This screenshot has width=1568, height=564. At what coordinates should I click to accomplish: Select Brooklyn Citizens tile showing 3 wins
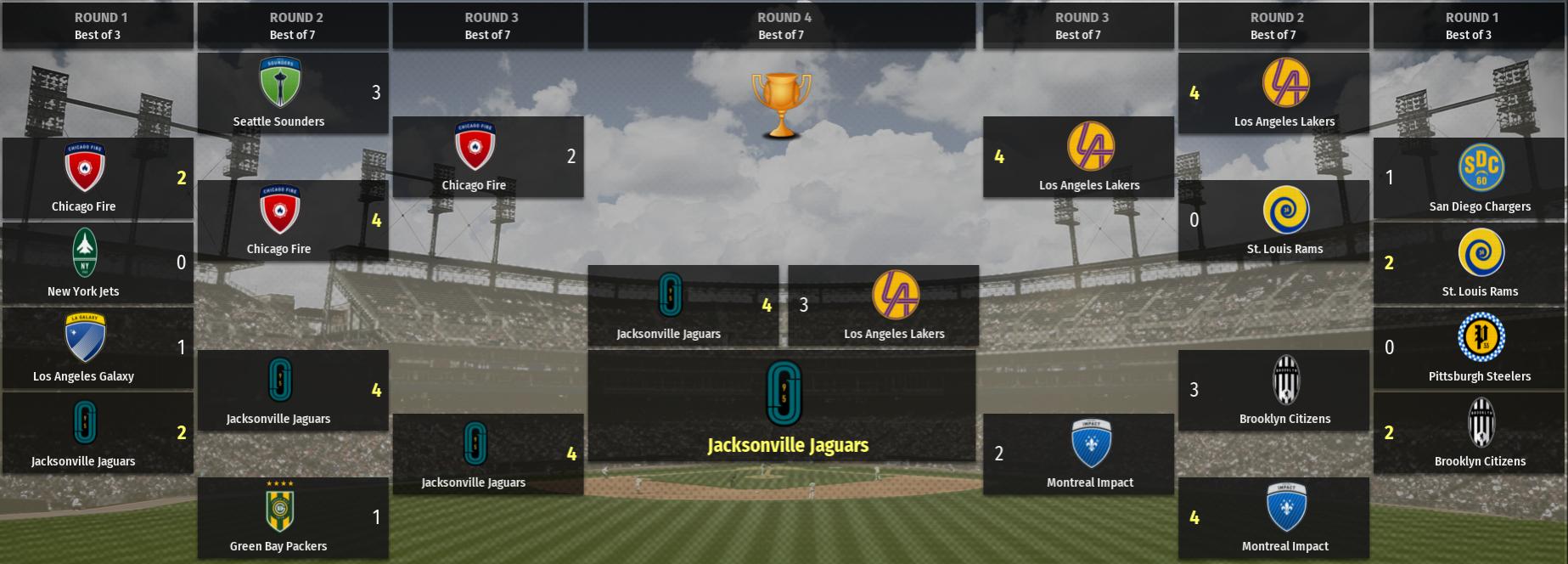pyautogui.click(x=1273, y=390)
